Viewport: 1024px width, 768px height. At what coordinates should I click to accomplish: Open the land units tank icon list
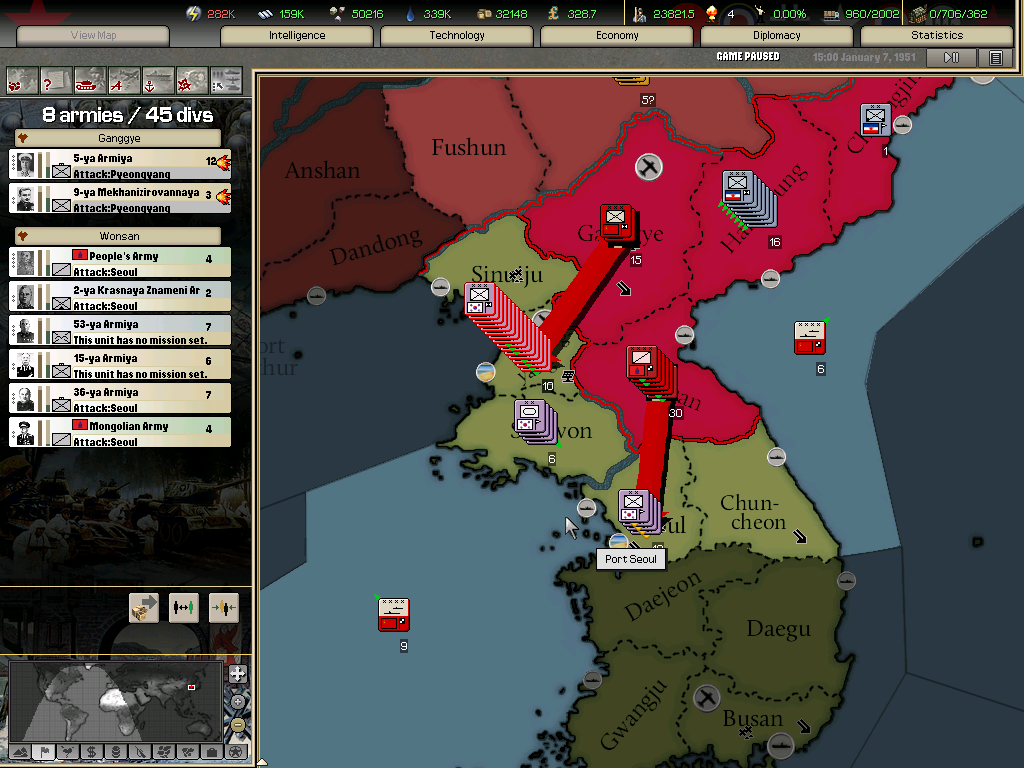pyautogui.click(x=90, y=79)
